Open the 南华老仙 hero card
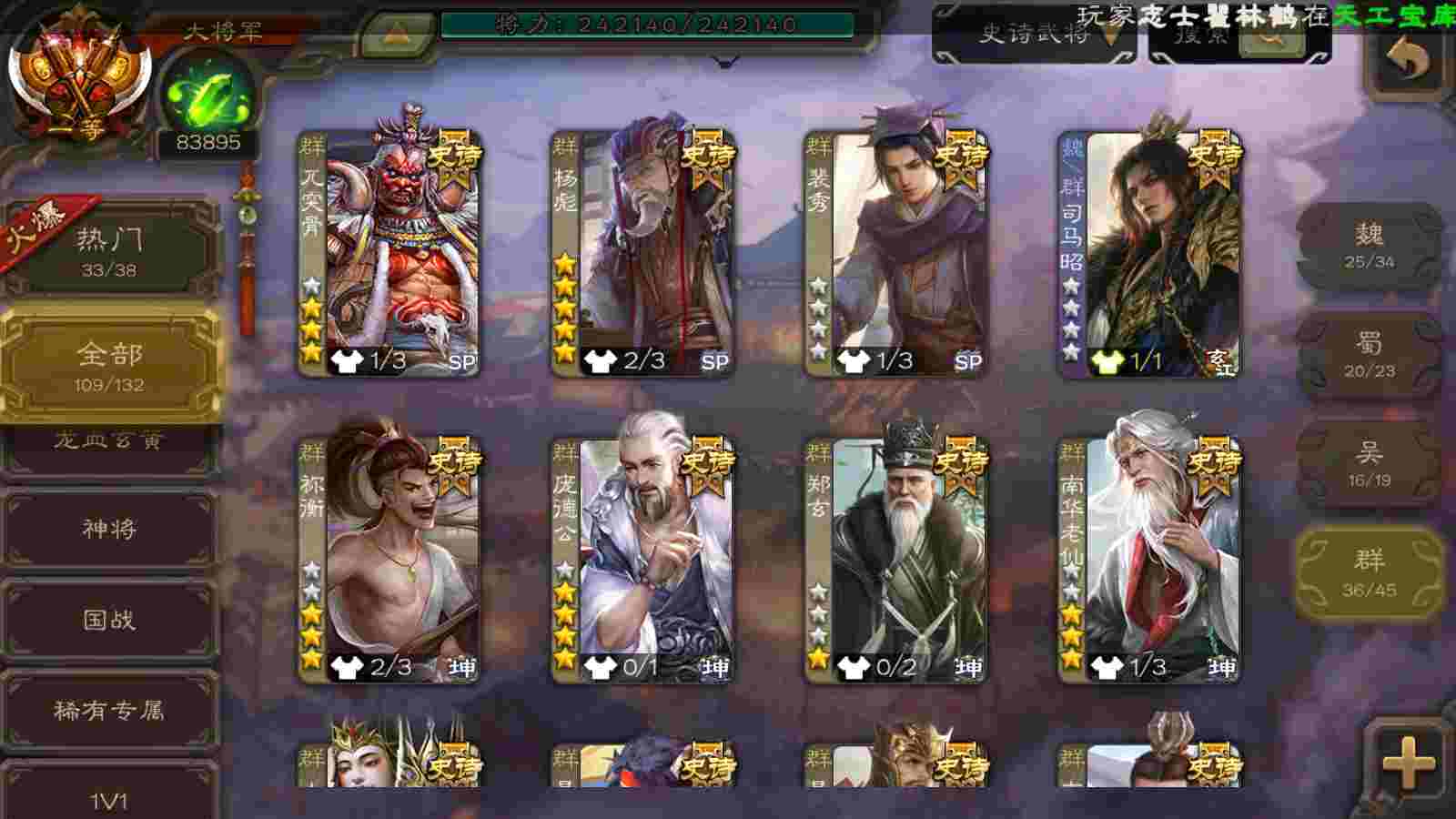1456x819 pixels. (x=1148, y=560)
